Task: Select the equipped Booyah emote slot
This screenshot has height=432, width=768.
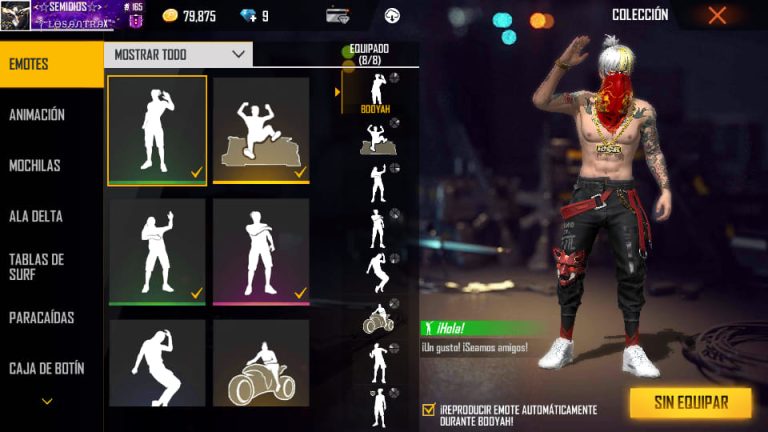Action: [377, 93]
